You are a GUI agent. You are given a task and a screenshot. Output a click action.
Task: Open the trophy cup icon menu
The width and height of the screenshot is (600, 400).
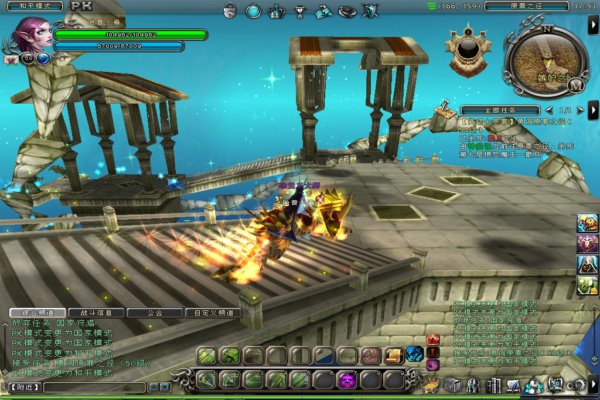point(300,12)
